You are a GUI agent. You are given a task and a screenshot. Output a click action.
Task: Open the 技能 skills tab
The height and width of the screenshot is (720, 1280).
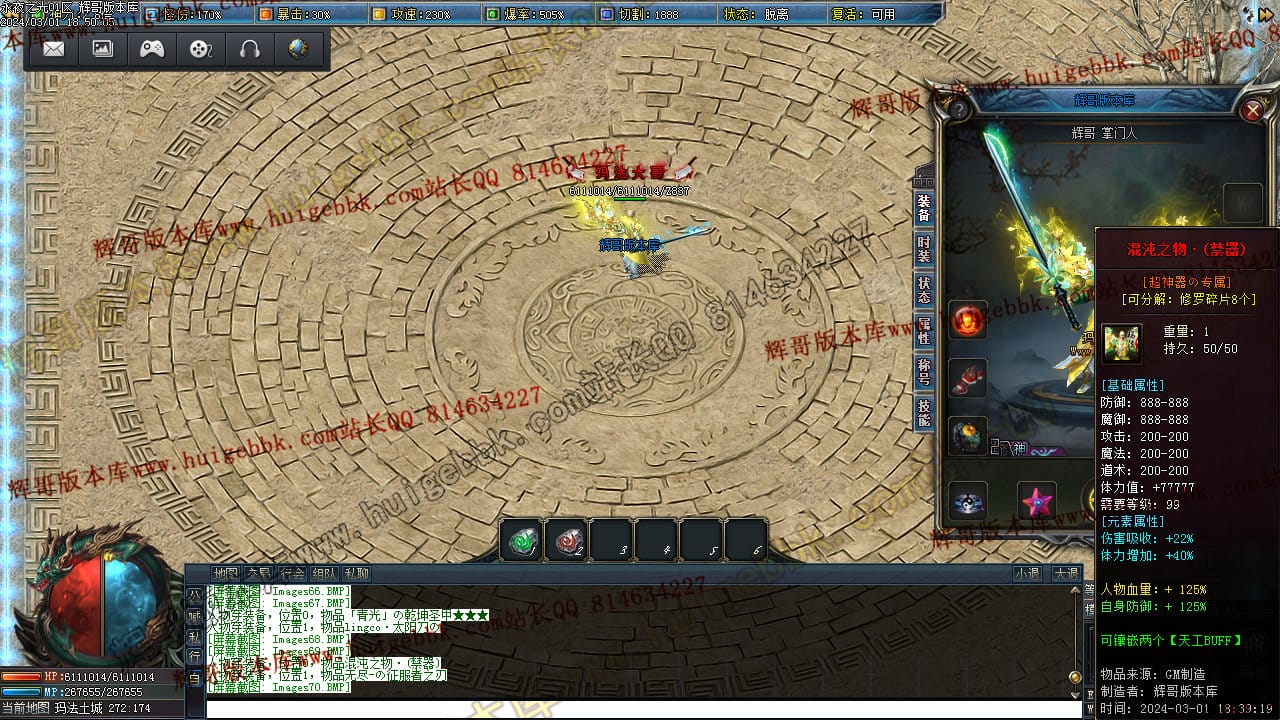[924, 413]
